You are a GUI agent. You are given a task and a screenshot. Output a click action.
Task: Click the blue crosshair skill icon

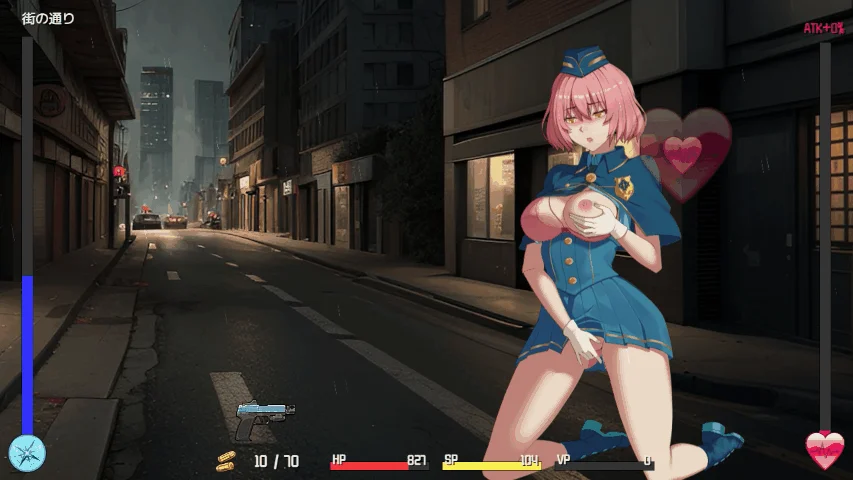tap(27, 452)
